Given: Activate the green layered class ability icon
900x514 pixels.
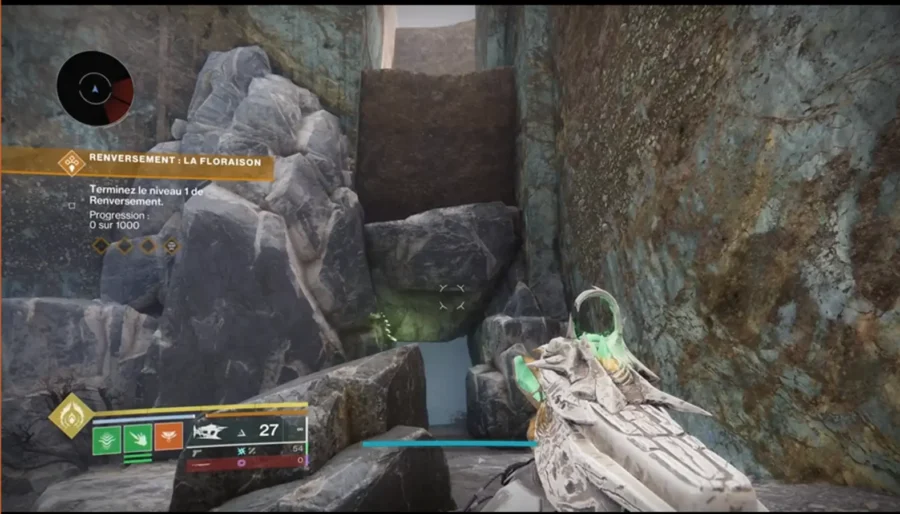Looking at the screenshot, I should pyautogui.click(x=106, y=439).
